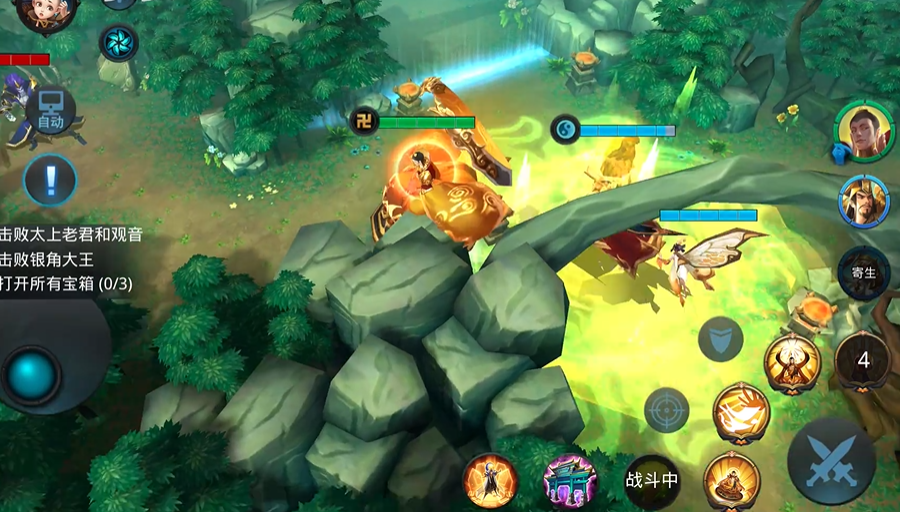Viewport: 900px width, 512px height.
Task: Activate the blue swirl pinwheel icon
Action: pos(118,43)
